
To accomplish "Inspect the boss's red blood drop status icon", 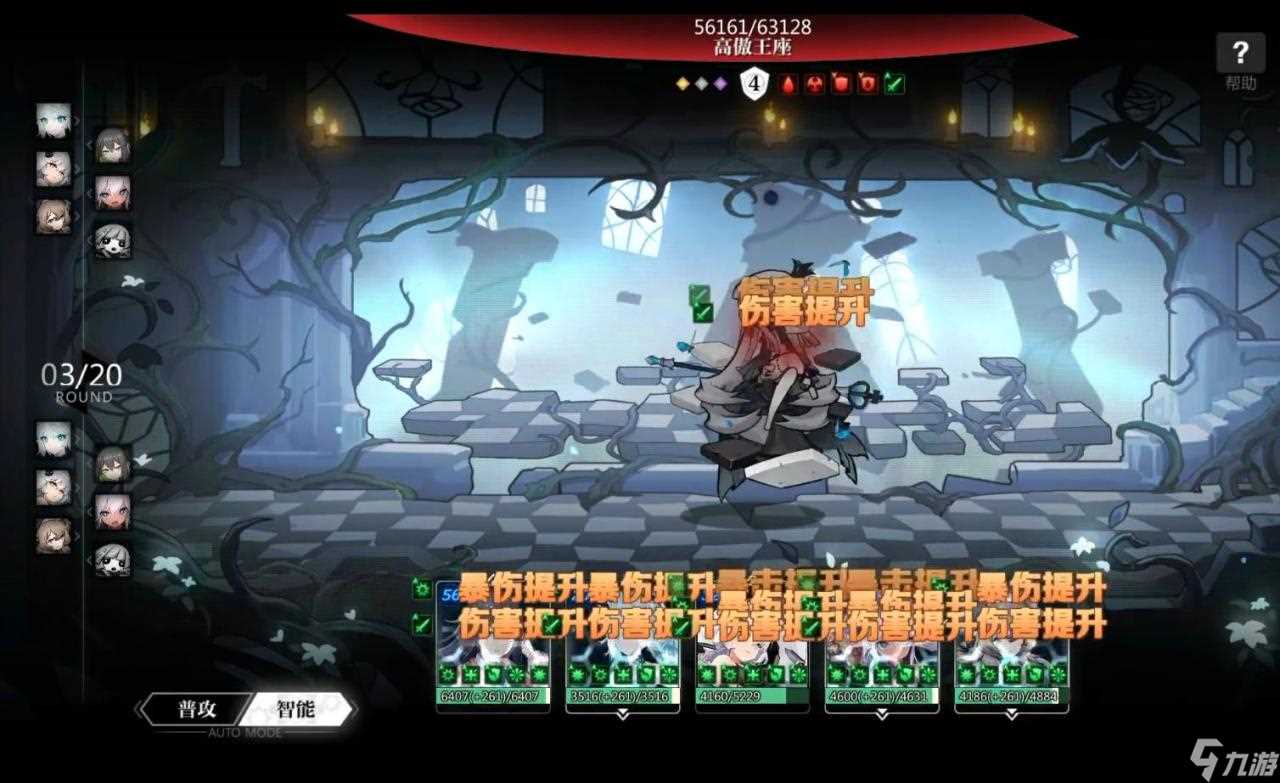I will coord(789,84).
